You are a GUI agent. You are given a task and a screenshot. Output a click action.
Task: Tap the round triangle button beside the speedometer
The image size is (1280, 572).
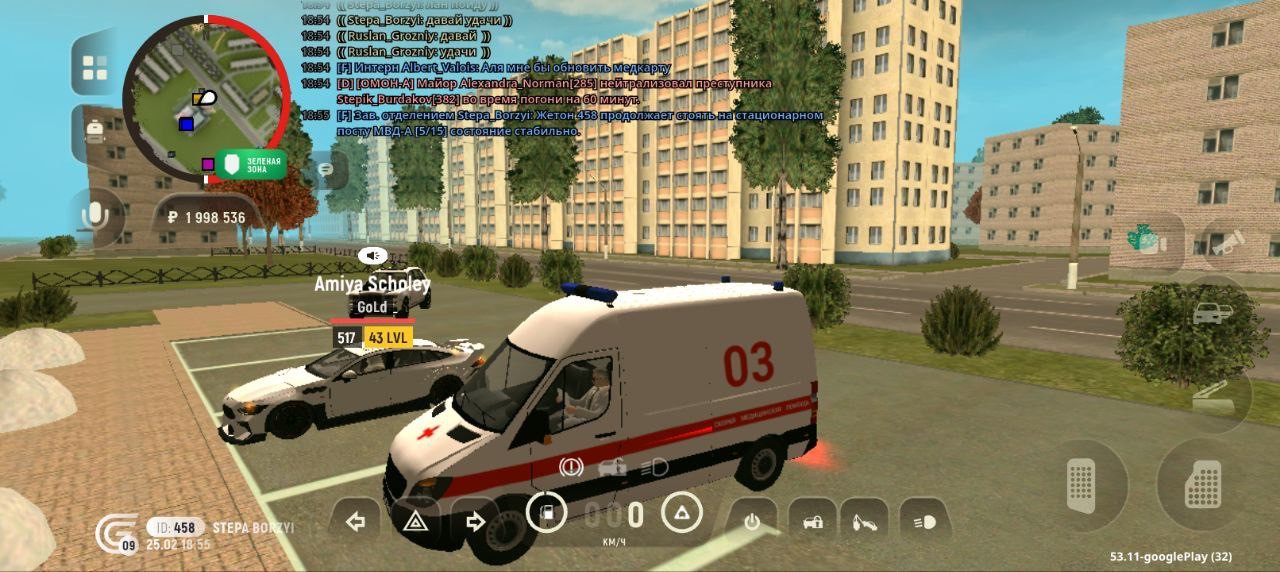point(681,514)
